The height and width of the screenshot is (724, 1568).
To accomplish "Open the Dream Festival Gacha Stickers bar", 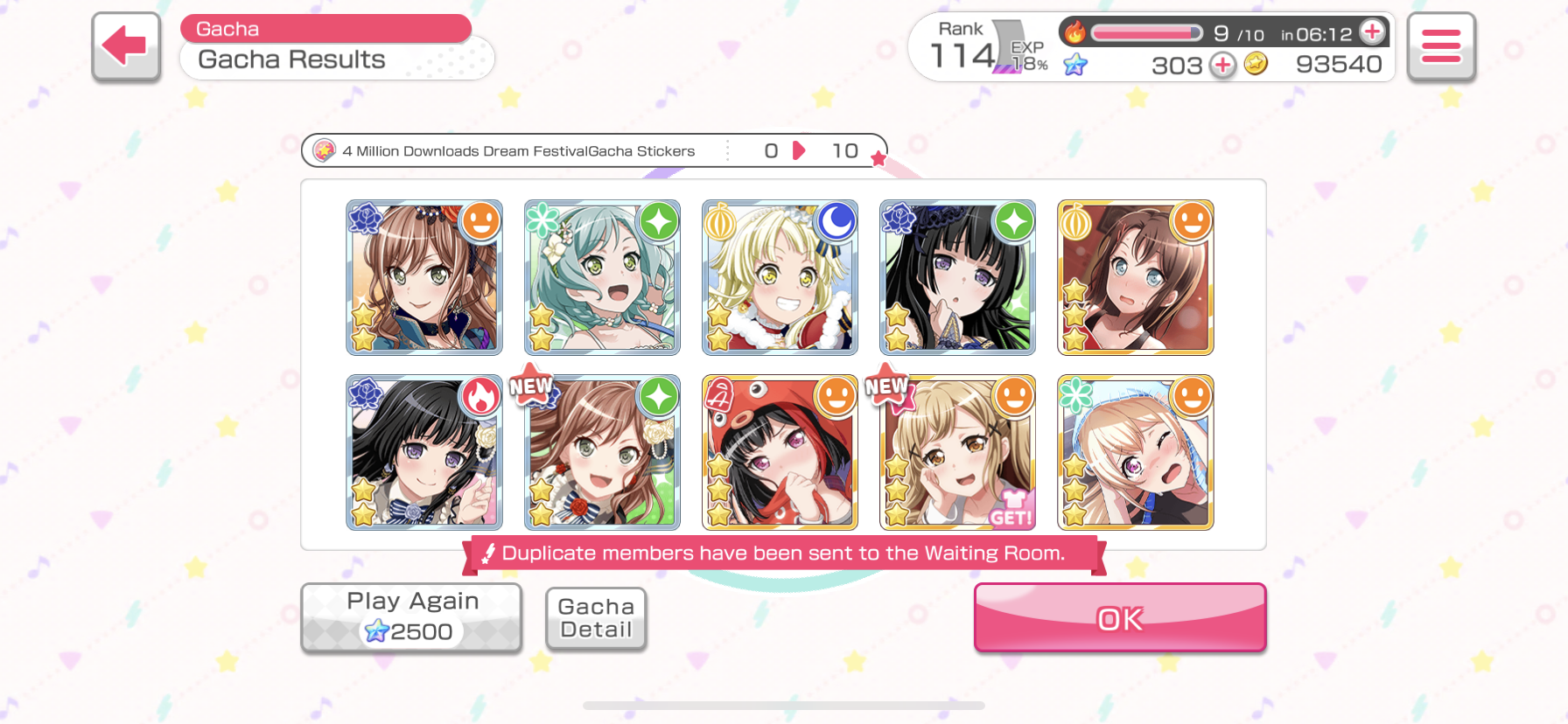I will (593, 150).
